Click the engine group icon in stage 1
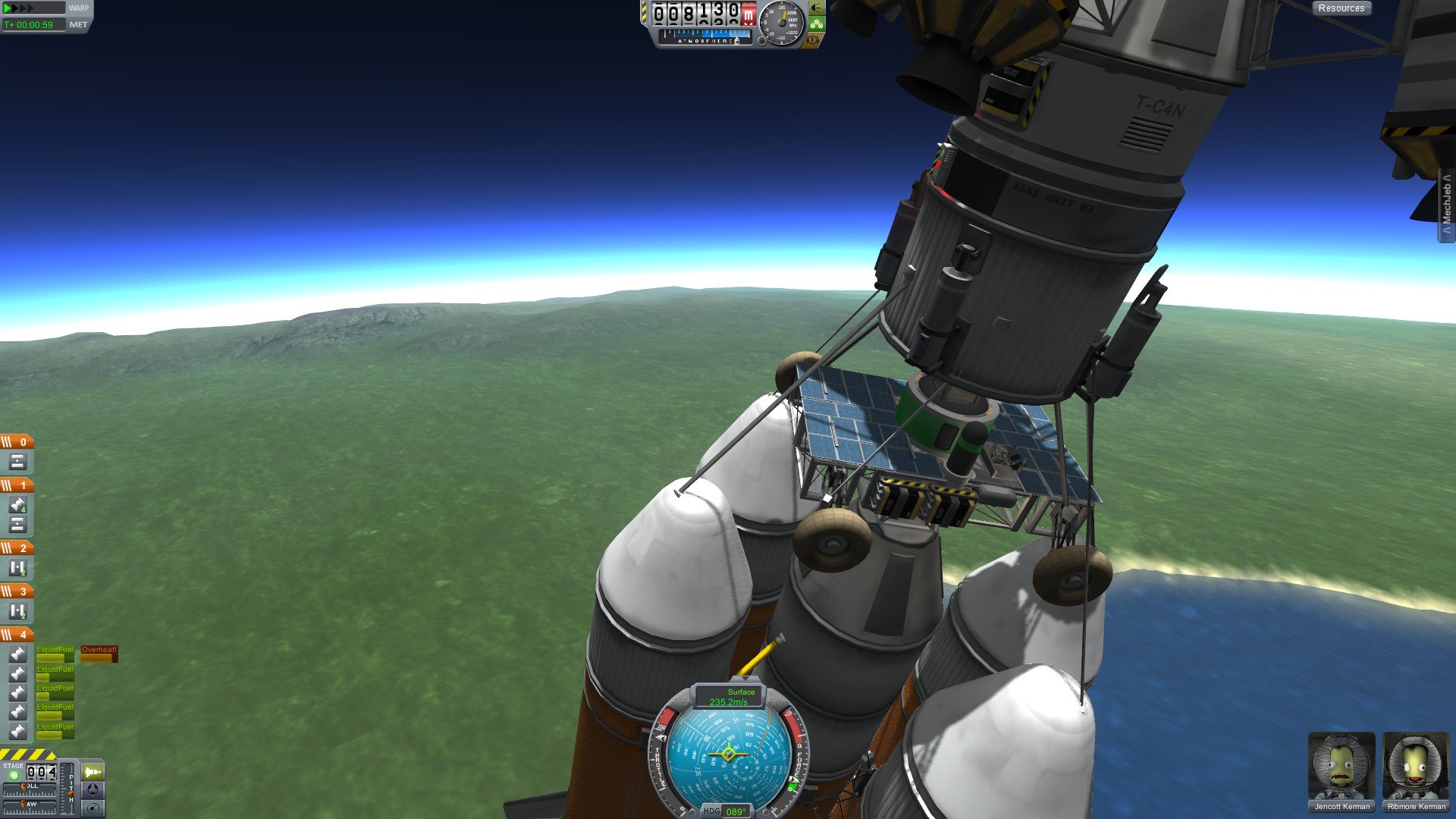The height and width of the screenshot is (819, 1456). [x=17, y=505]
